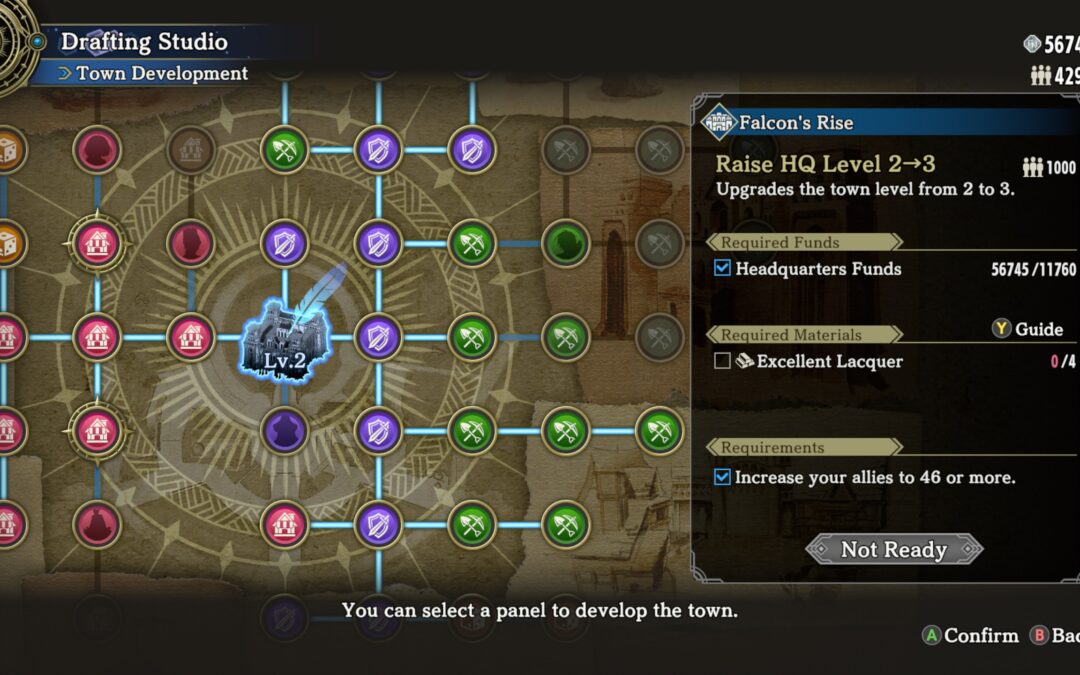The height and width of the screenshot is (675, 1080).
Task: Select the green silhouette panel
Action: [565, 242]
